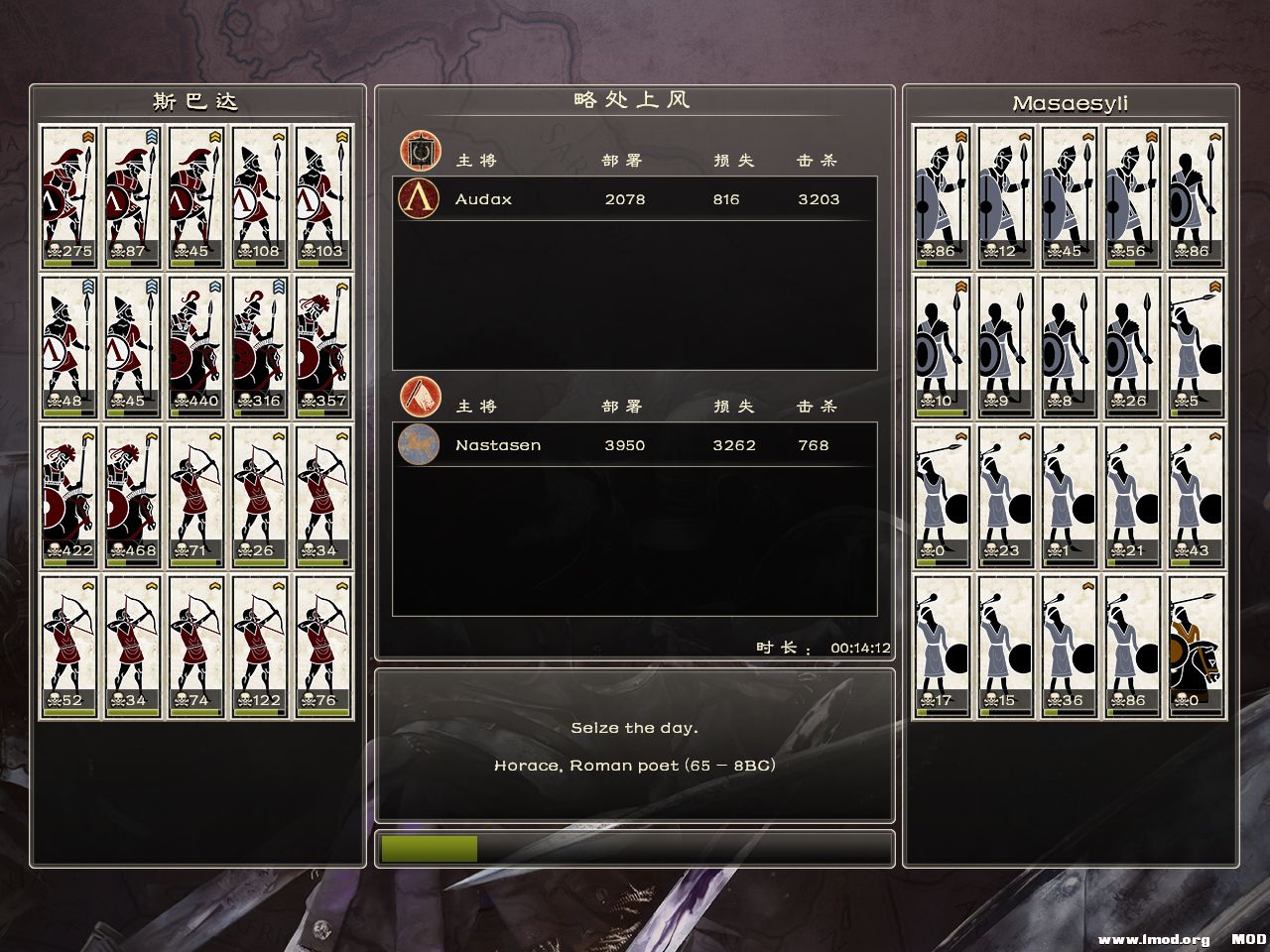Click the Masaesyli skirmisher card with 36 kills

(1070, 646)
